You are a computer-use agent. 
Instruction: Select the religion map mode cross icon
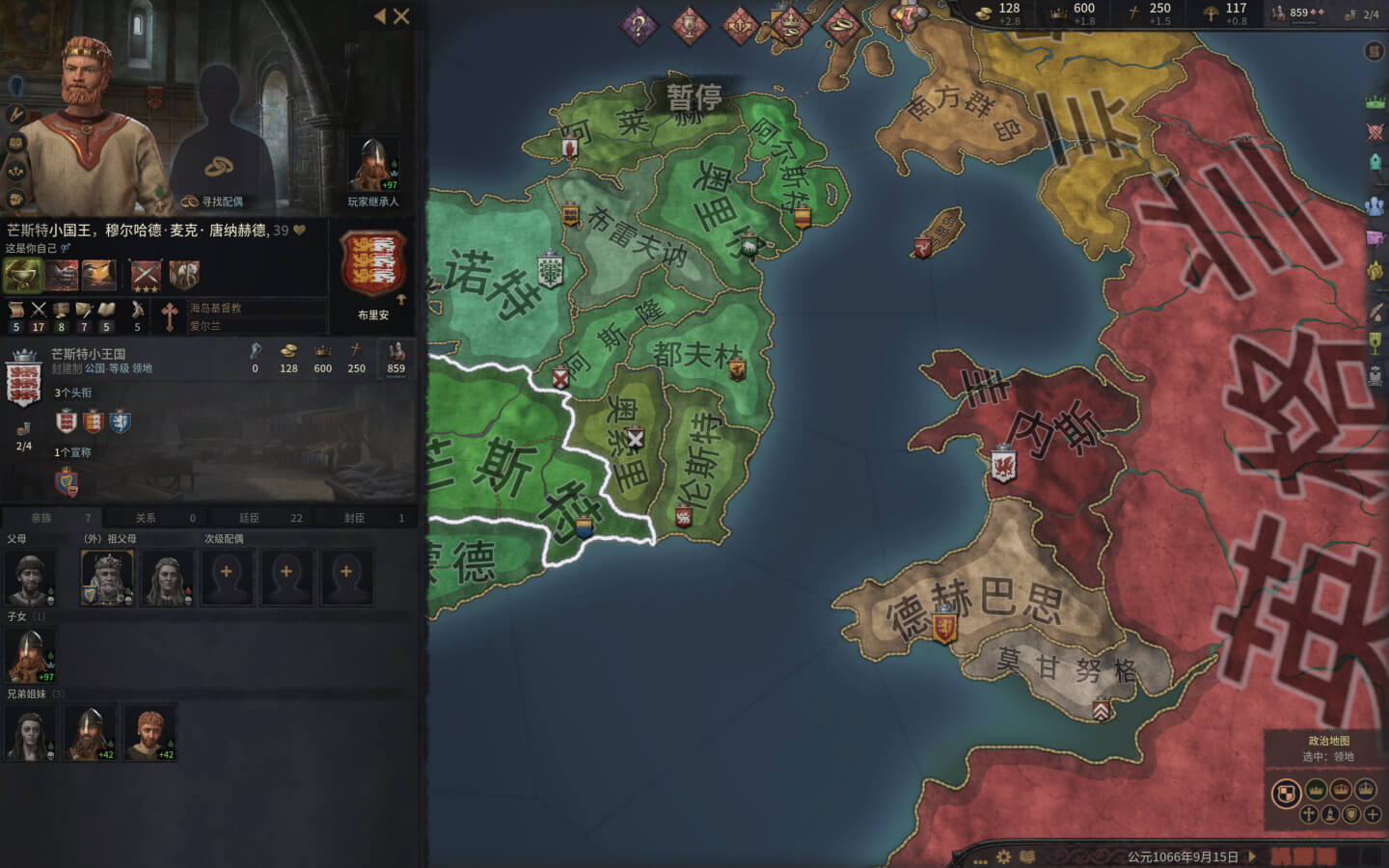(x=1309, y=814)
